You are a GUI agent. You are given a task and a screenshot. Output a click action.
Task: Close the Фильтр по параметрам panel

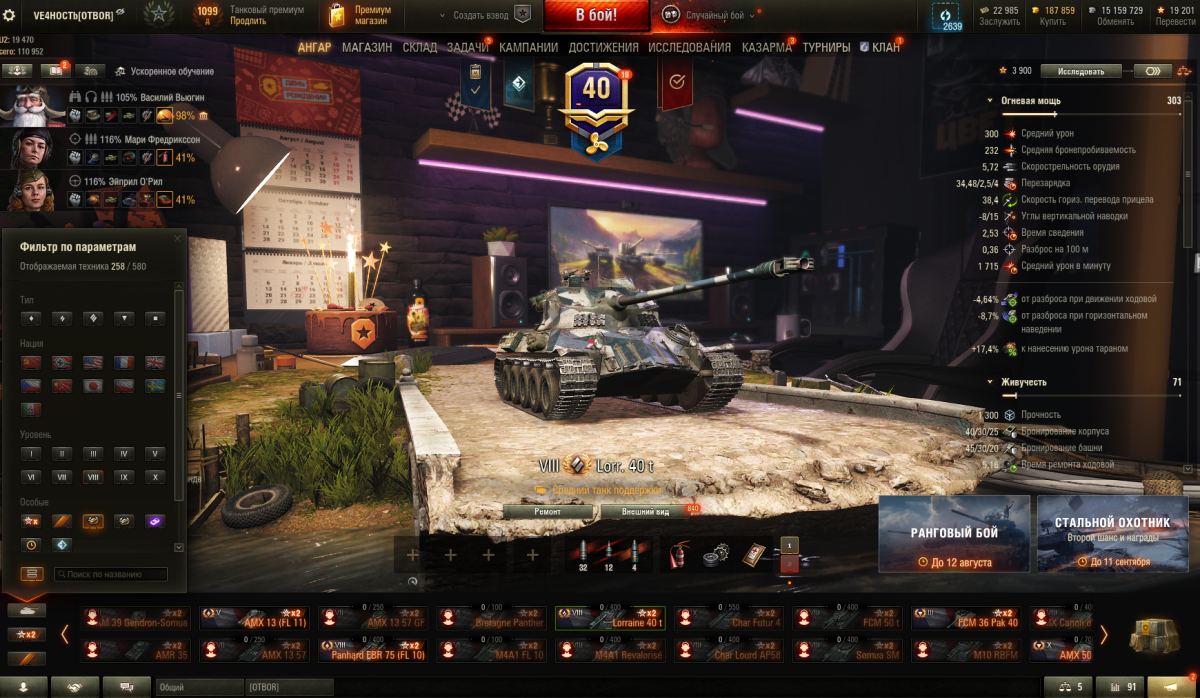pyautogui.click(x=178, y=238)
